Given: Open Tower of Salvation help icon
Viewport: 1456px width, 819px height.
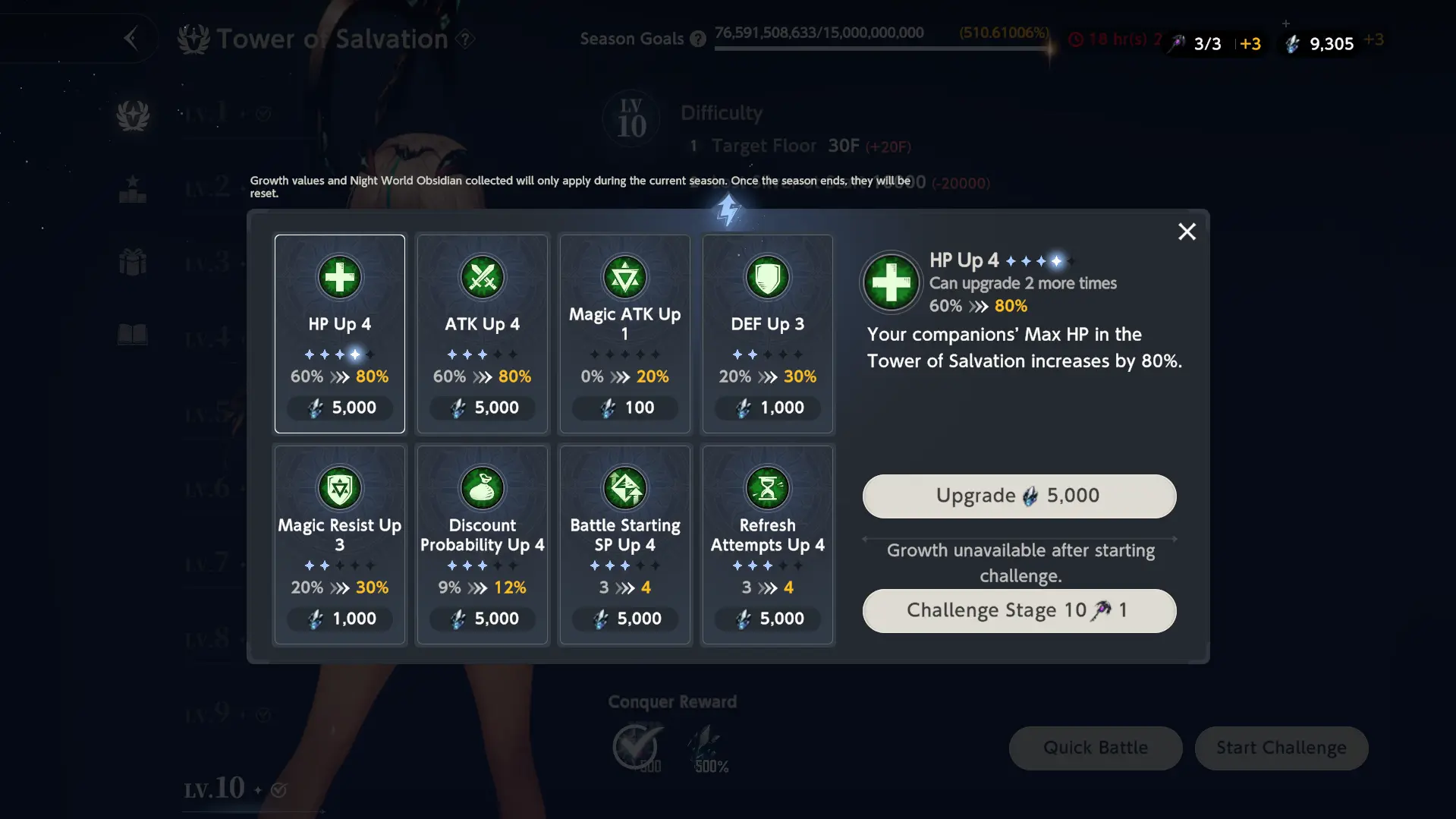Looking at the screenshot, I should pyautogui.click(x=466, y=39).
